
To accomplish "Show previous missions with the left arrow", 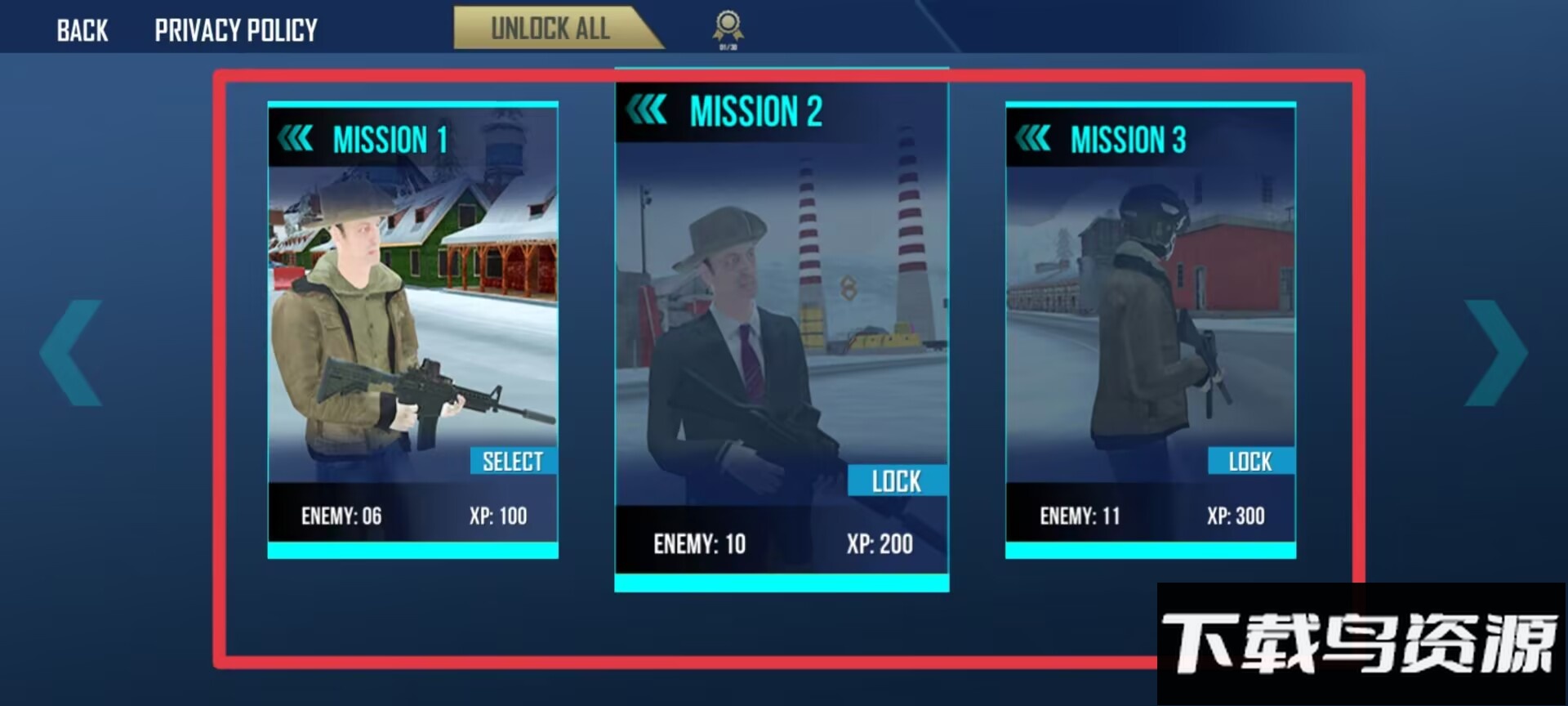I will coord(72,353).
